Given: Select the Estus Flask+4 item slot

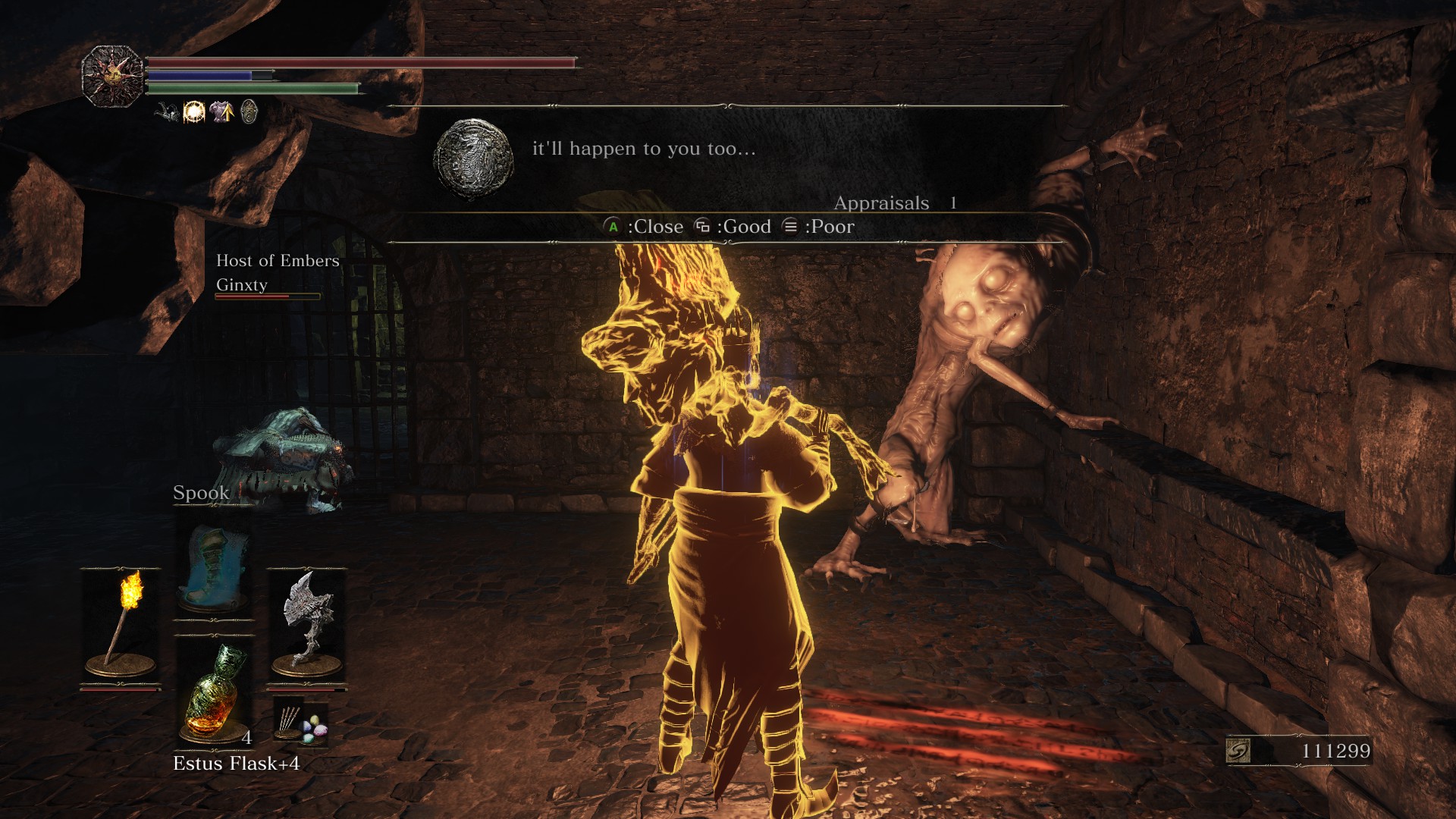Looking at the screenshot, I should point(215,692).
